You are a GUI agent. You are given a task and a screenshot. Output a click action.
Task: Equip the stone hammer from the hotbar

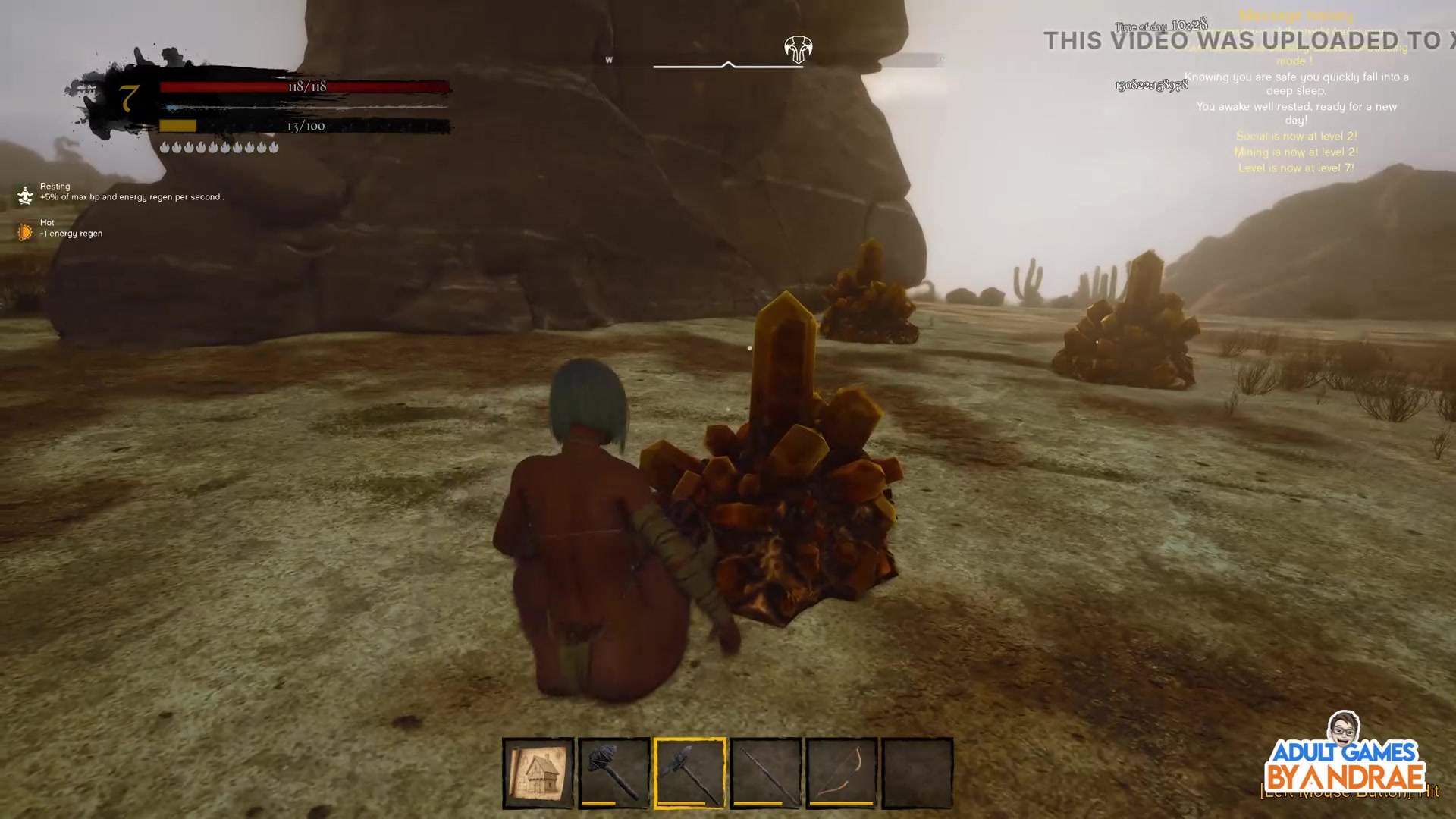(x=613, y=773)
